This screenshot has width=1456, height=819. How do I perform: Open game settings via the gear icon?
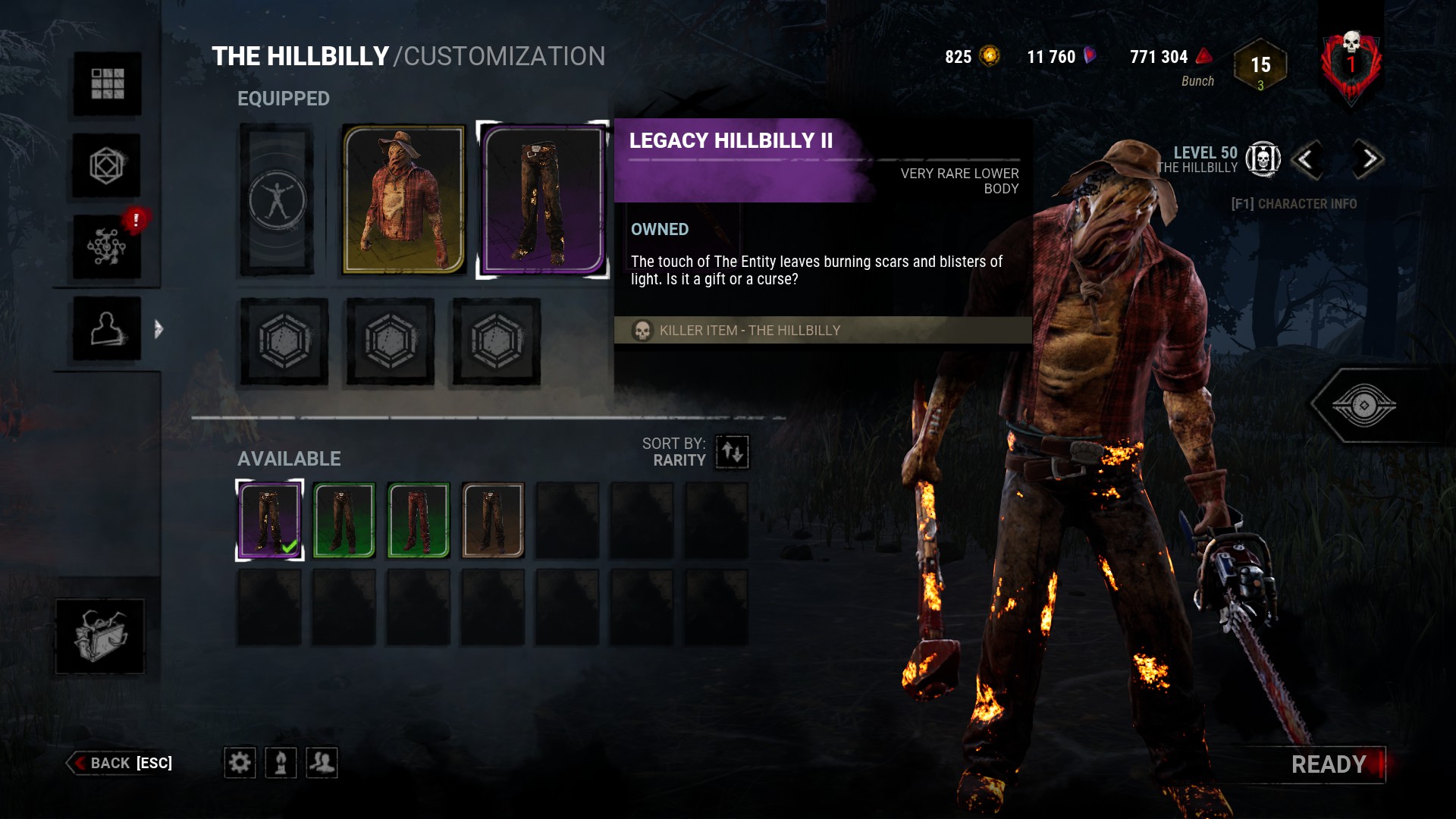240,763
